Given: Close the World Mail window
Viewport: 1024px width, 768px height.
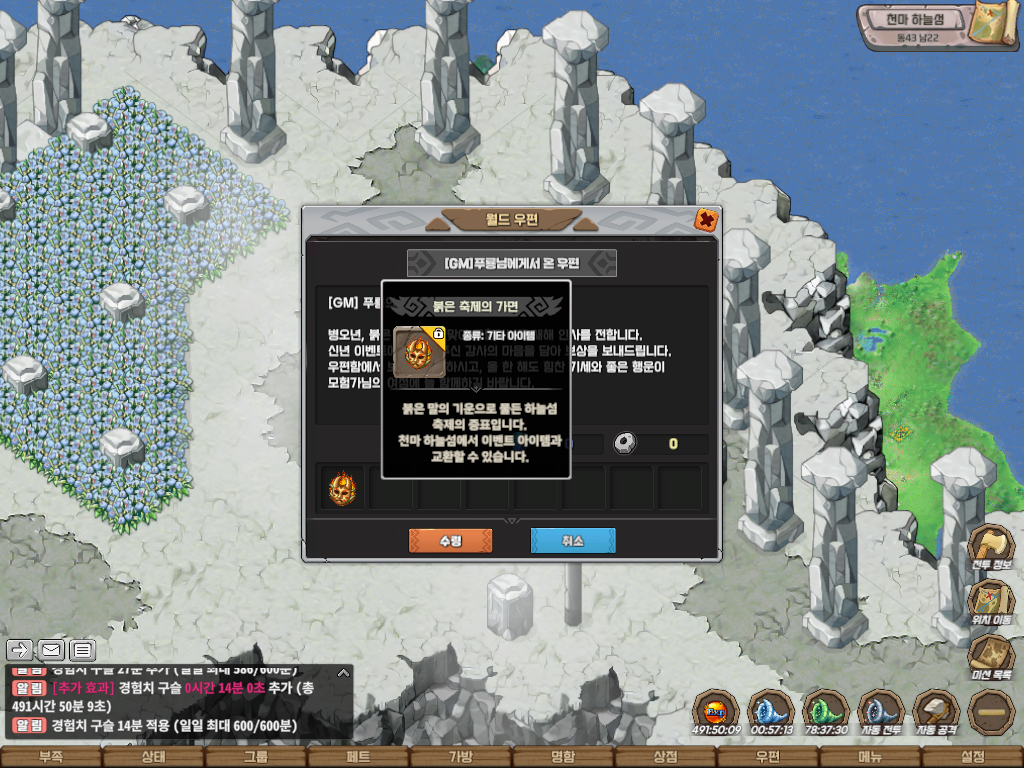Looking at the screenshot, I should tap(705, 220).
